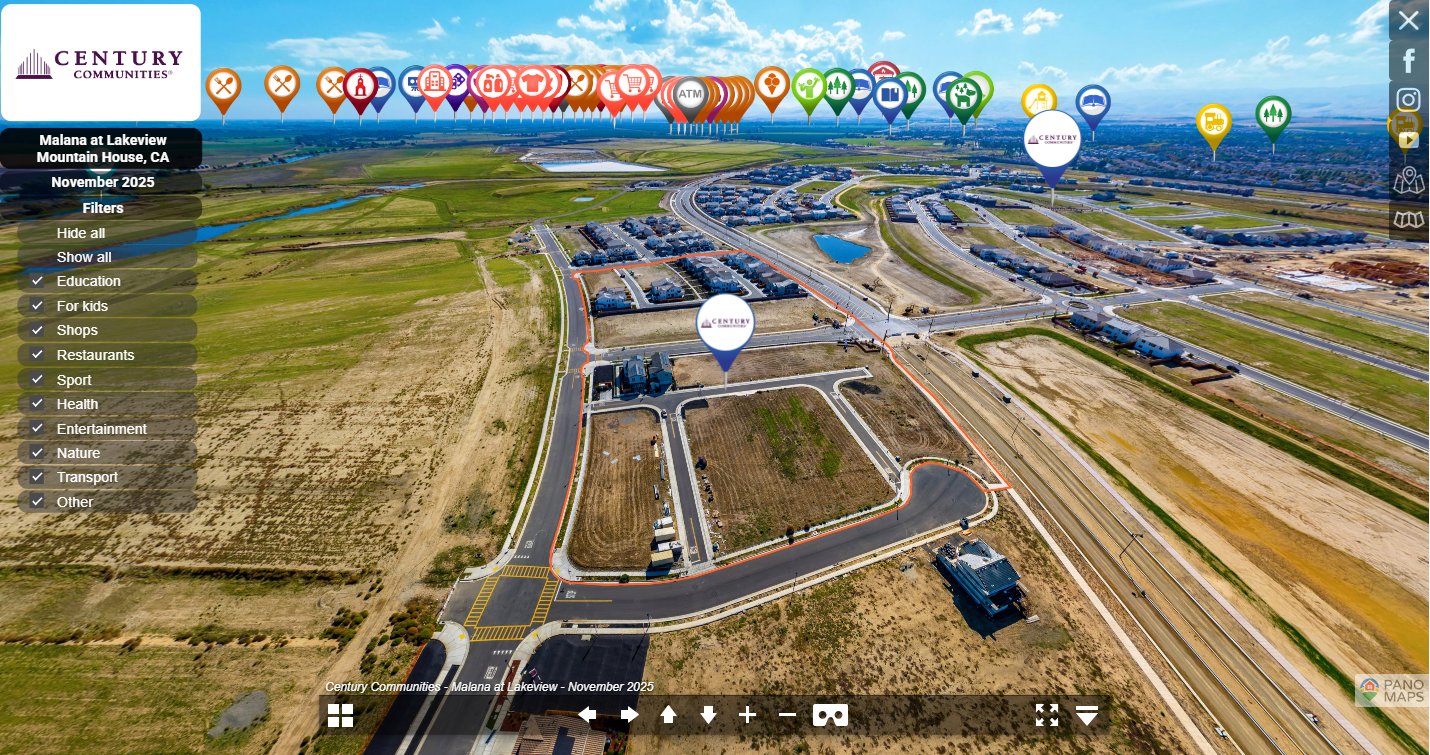Hide all map markers
The image size is (1430, 755).
81,233
